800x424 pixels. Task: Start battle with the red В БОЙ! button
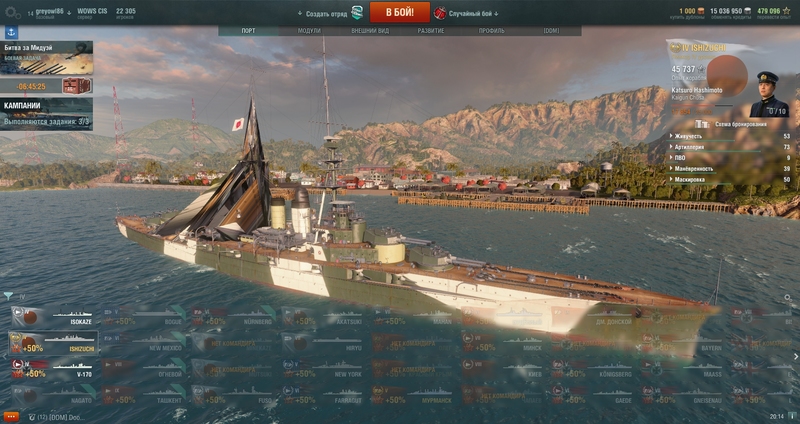[x=399, y=12]
